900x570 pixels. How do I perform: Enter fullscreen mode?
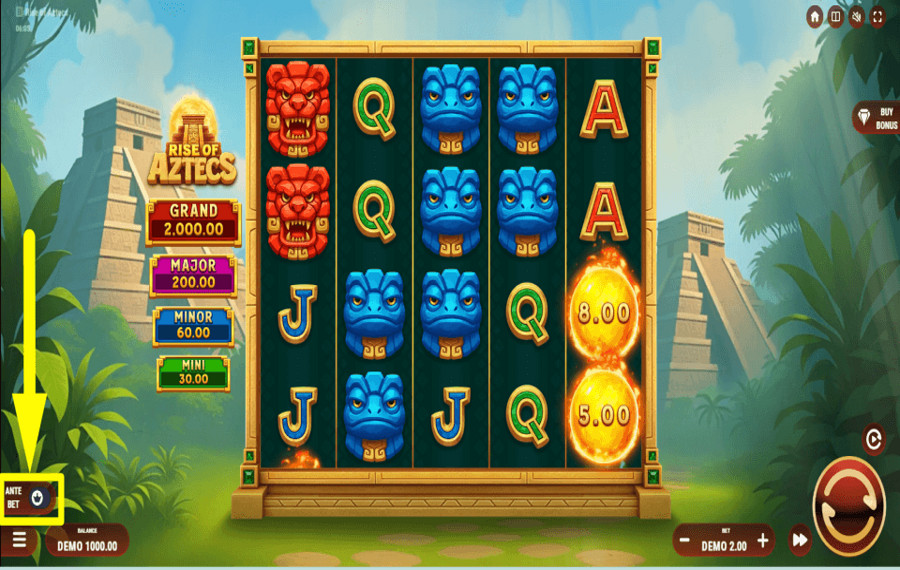pyautogui.click(x=878, y=17)
